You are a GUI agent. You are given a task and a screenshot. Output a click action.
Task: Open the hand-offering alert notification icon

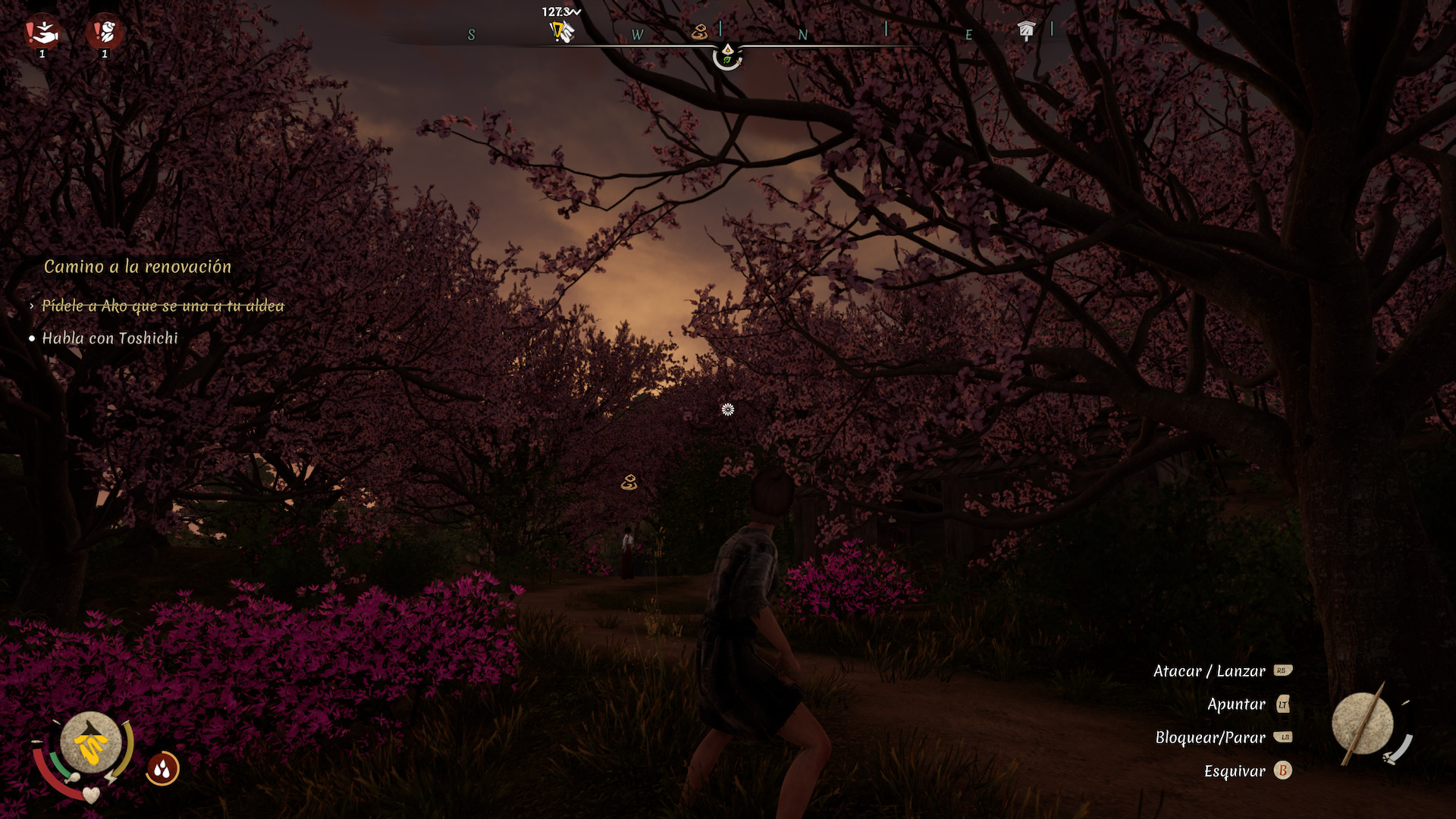[42, 33]
